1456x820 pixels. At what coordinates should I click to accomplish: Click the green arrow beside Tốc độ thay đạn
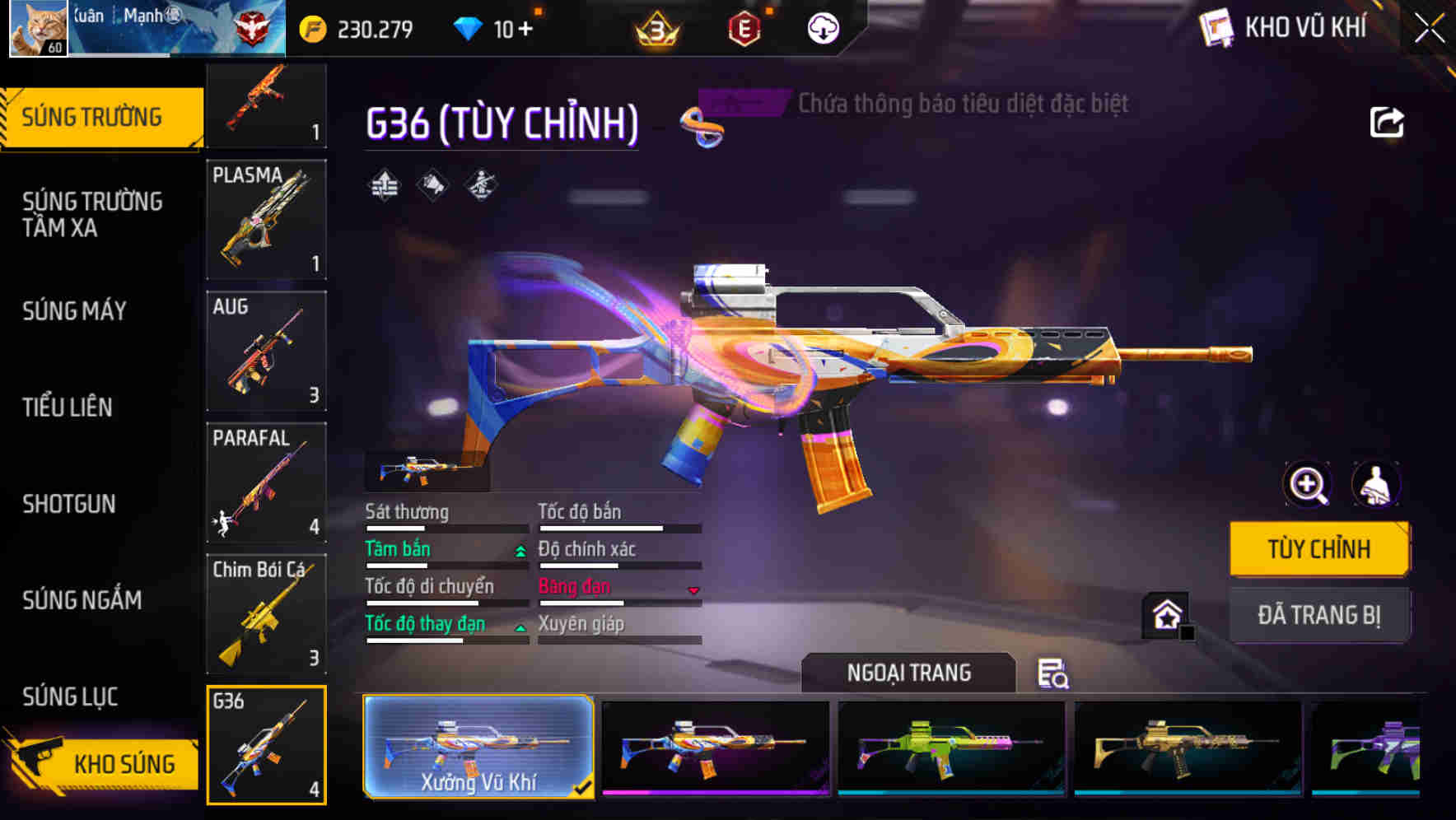coord(520,627)
